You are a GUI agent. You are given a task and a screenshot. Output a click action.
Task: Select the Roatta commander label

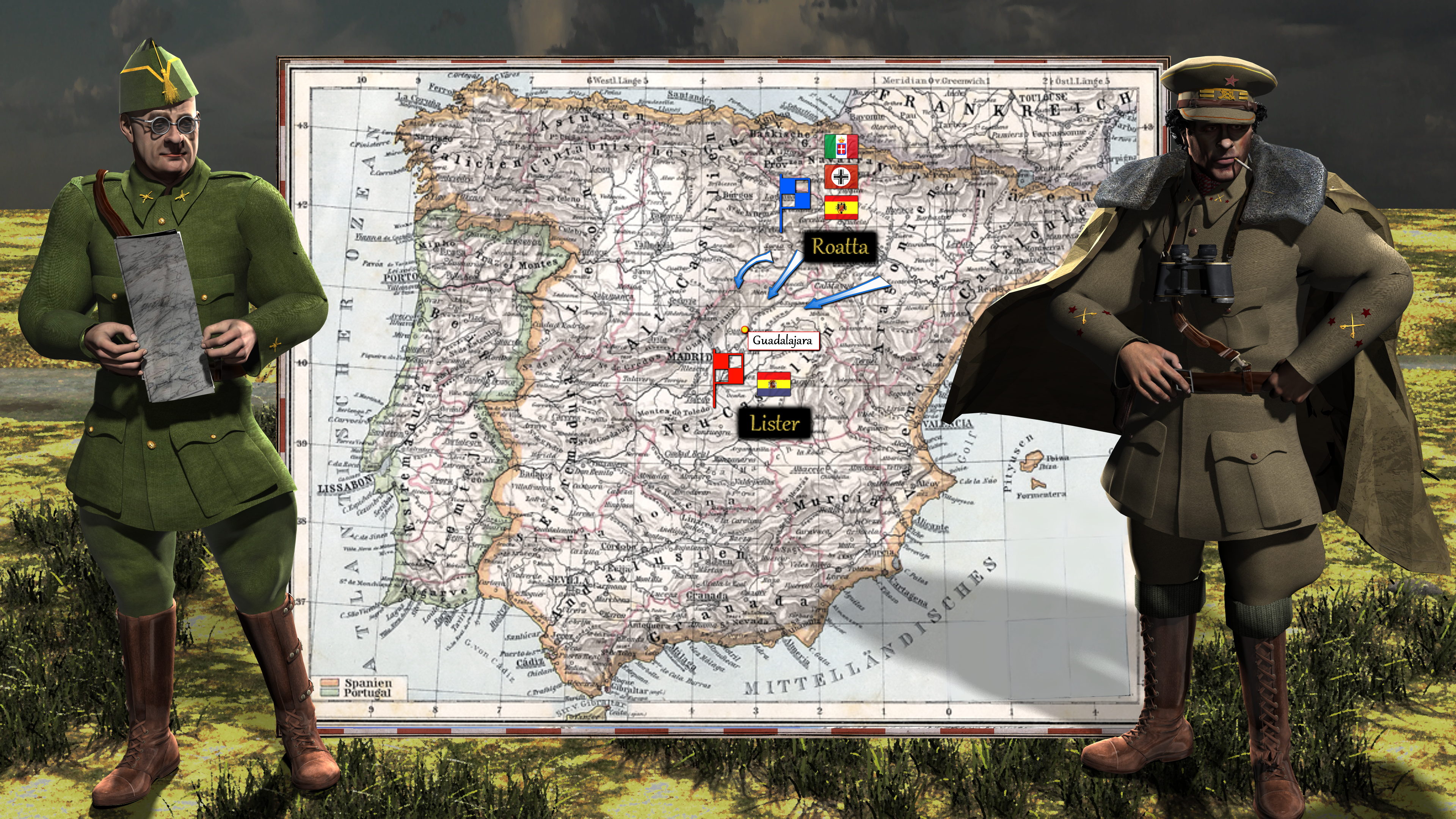(x=839, y=247)
